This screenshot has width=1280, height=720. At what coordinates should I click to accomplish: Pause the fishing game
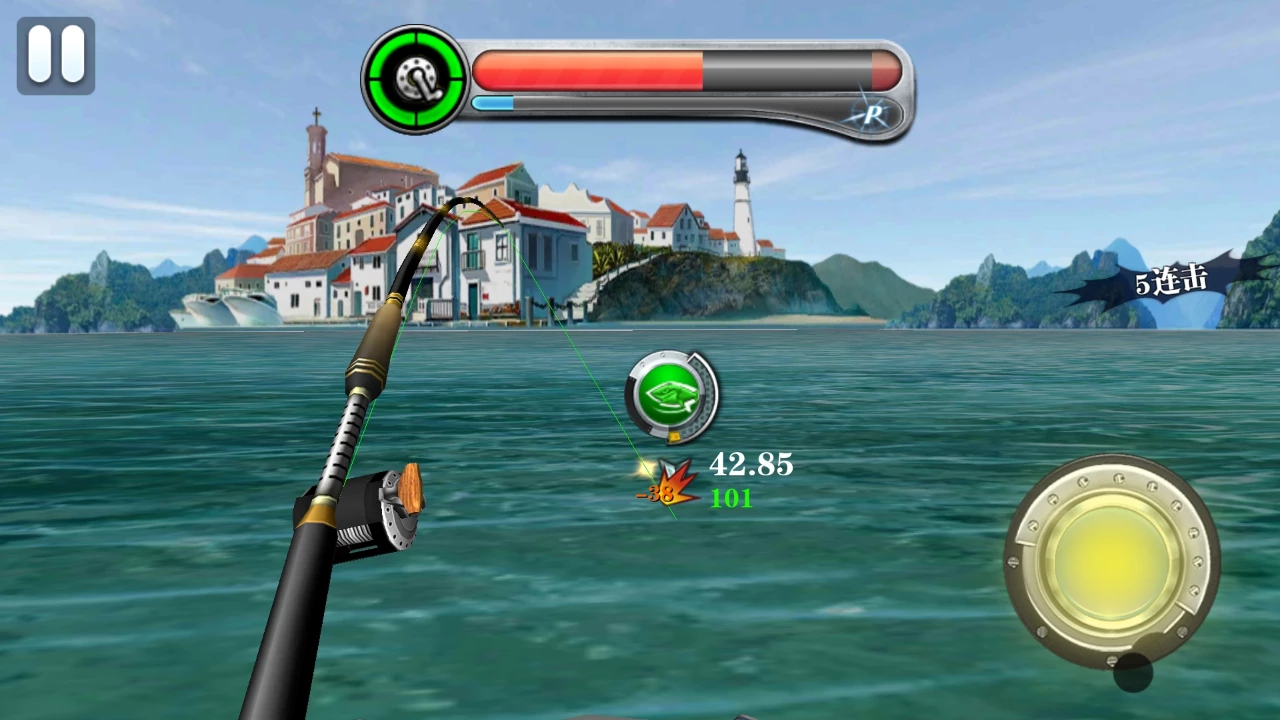(x=56, y=55)
